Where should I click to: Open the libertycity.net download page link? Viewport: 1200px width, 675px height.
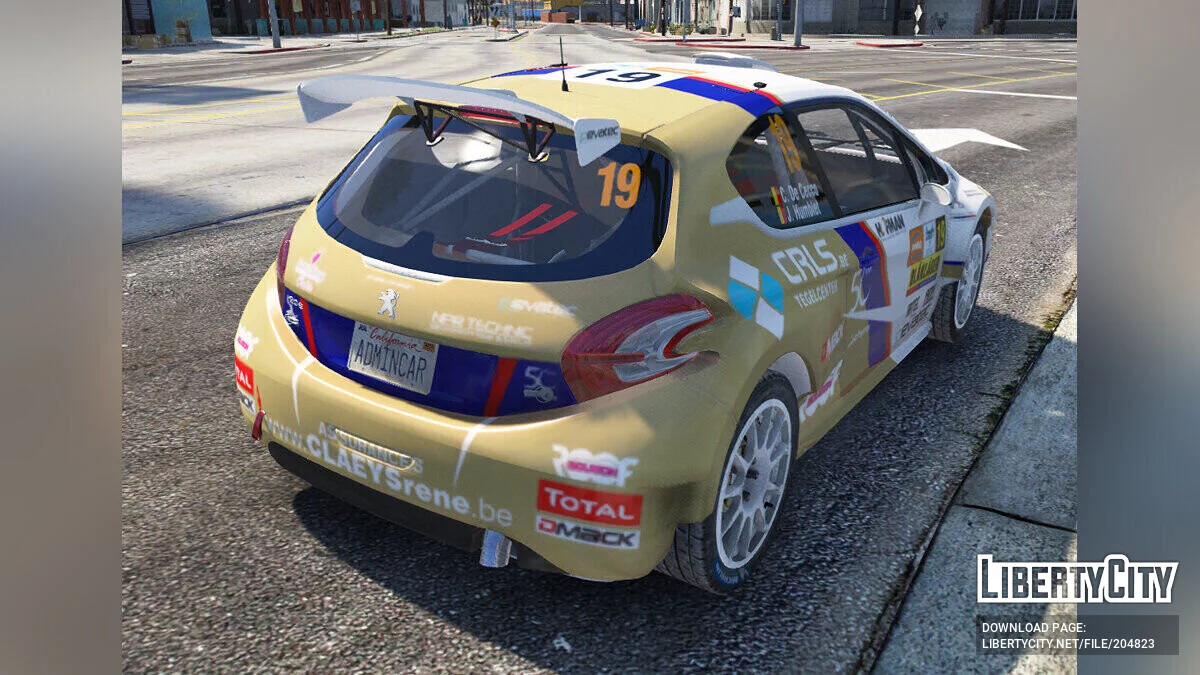click(x=1067, y=644)
